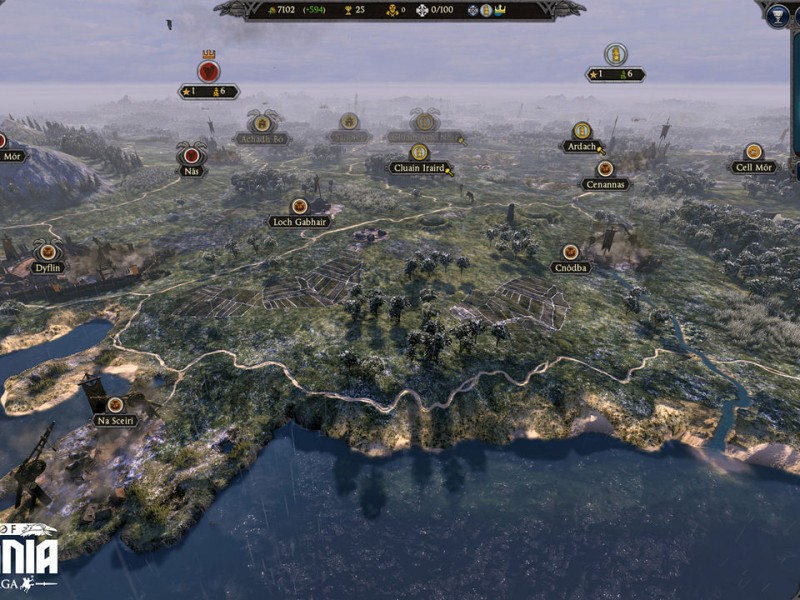The width and height of the screenshot is (800, 600).
Task: Select the Cenannas settlement label
Action: pyautogui.click(x=605, y=184)
